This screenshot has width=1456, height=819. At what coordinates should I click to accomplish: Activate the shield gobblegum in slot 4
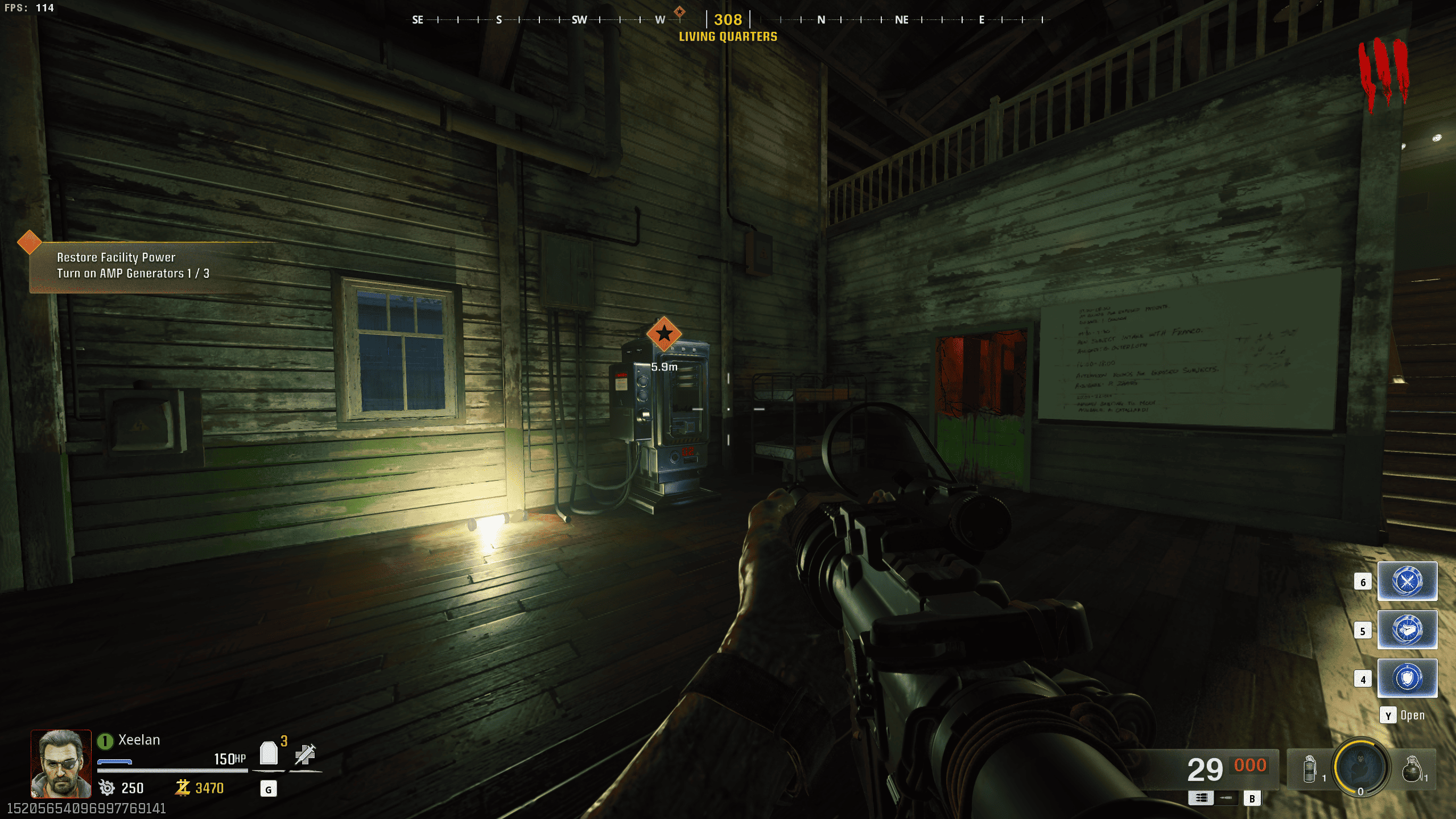pos(1406,678)
